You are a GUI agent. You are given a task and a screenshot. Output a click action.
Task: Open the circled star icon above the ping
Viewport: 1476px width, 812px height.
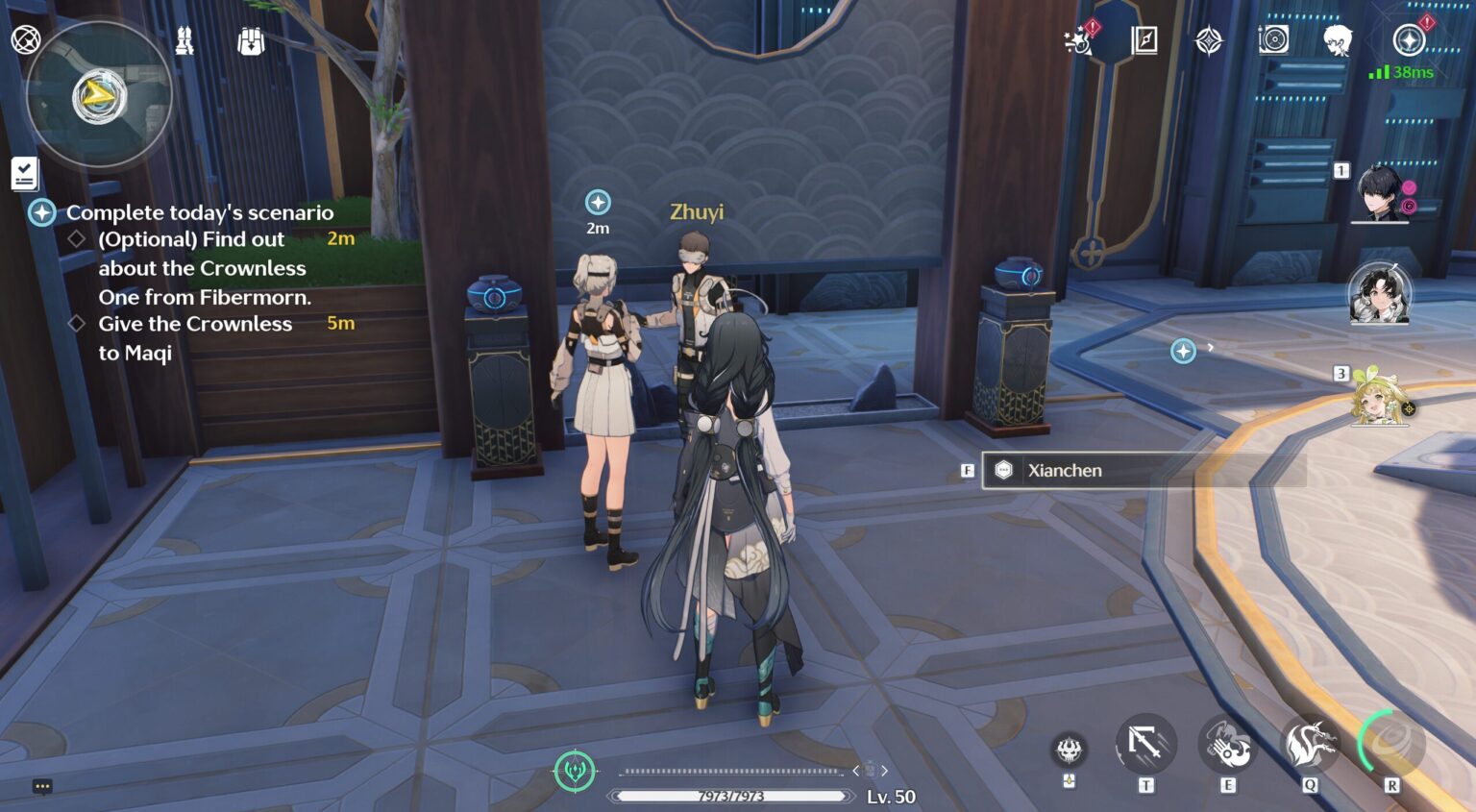[1409, 40]
